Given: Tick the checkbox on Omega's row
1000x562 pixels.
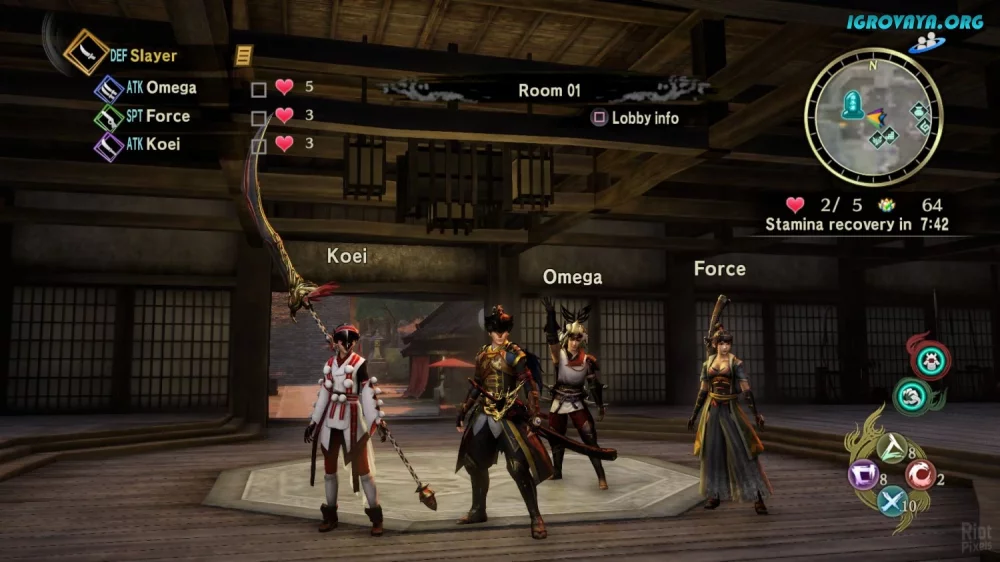Looking at the screenshot, I should pyautogui.click(x=259, y=89).
